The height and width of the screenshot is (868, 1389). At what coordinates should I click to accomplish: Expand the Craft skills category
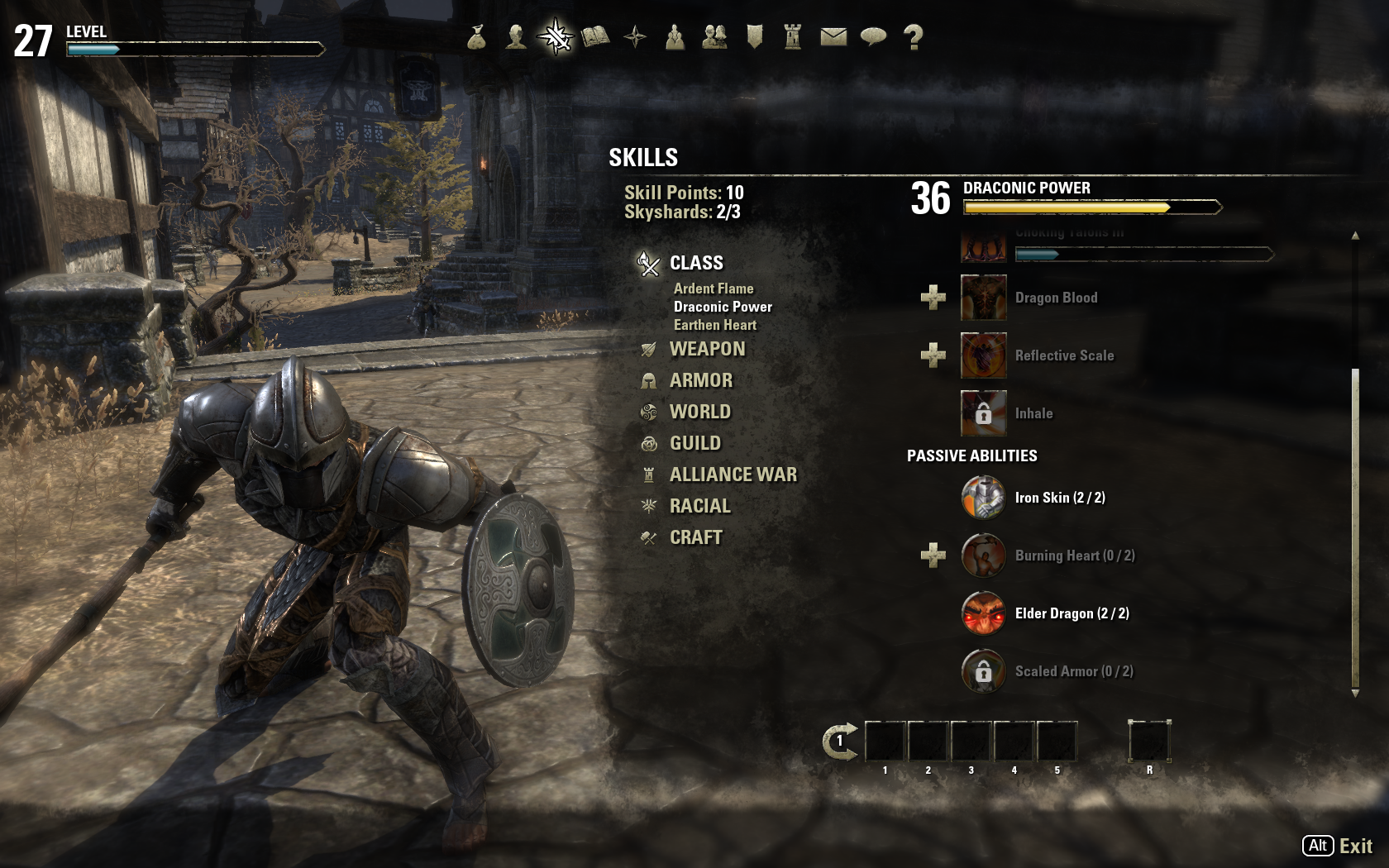[695, 537]
